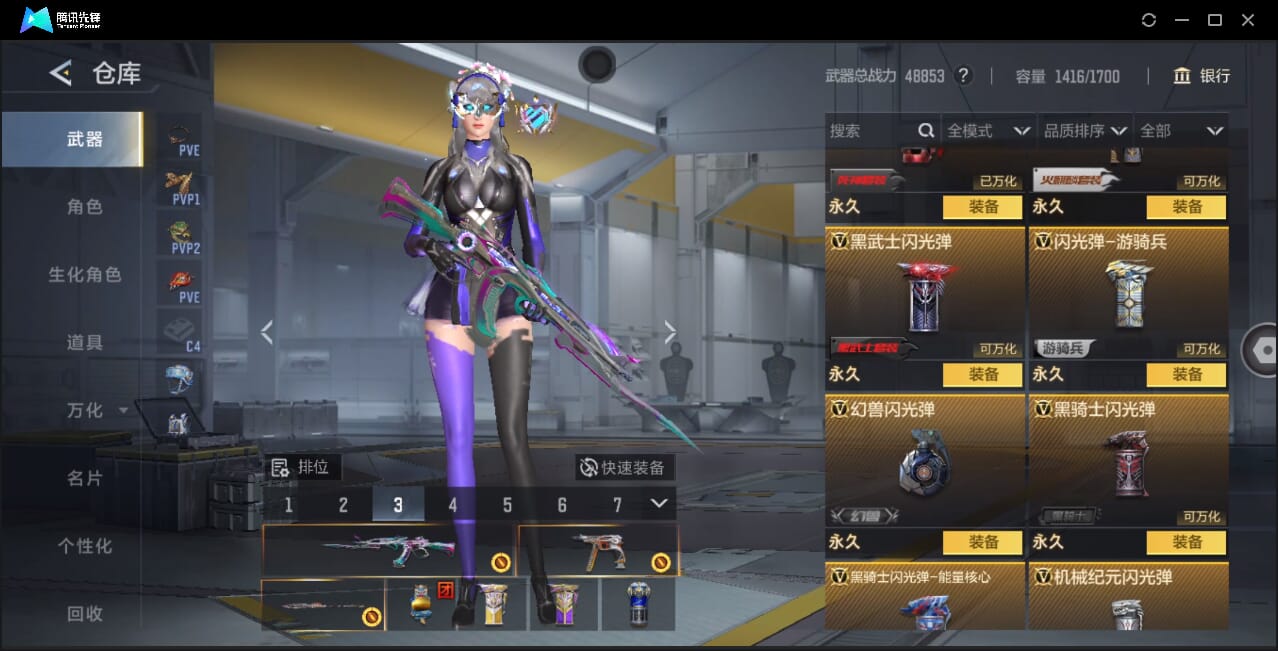Equip the 黑骑士闪光弹 grenade
The width and height of the screenshot is (1278, 651).
coord(1186,542)
